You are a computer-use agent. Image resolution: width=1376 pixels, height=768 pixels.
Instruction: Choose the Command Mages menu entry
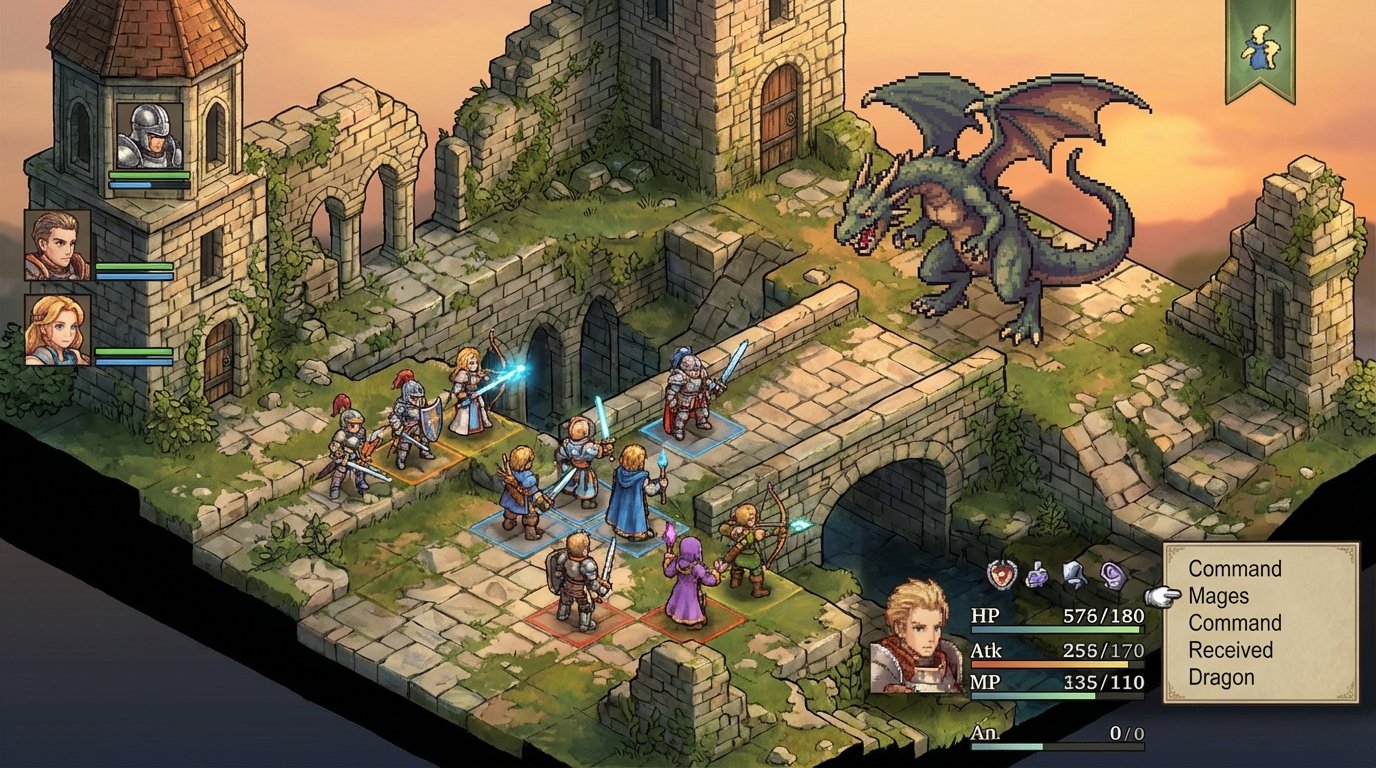coord(1233,583)
